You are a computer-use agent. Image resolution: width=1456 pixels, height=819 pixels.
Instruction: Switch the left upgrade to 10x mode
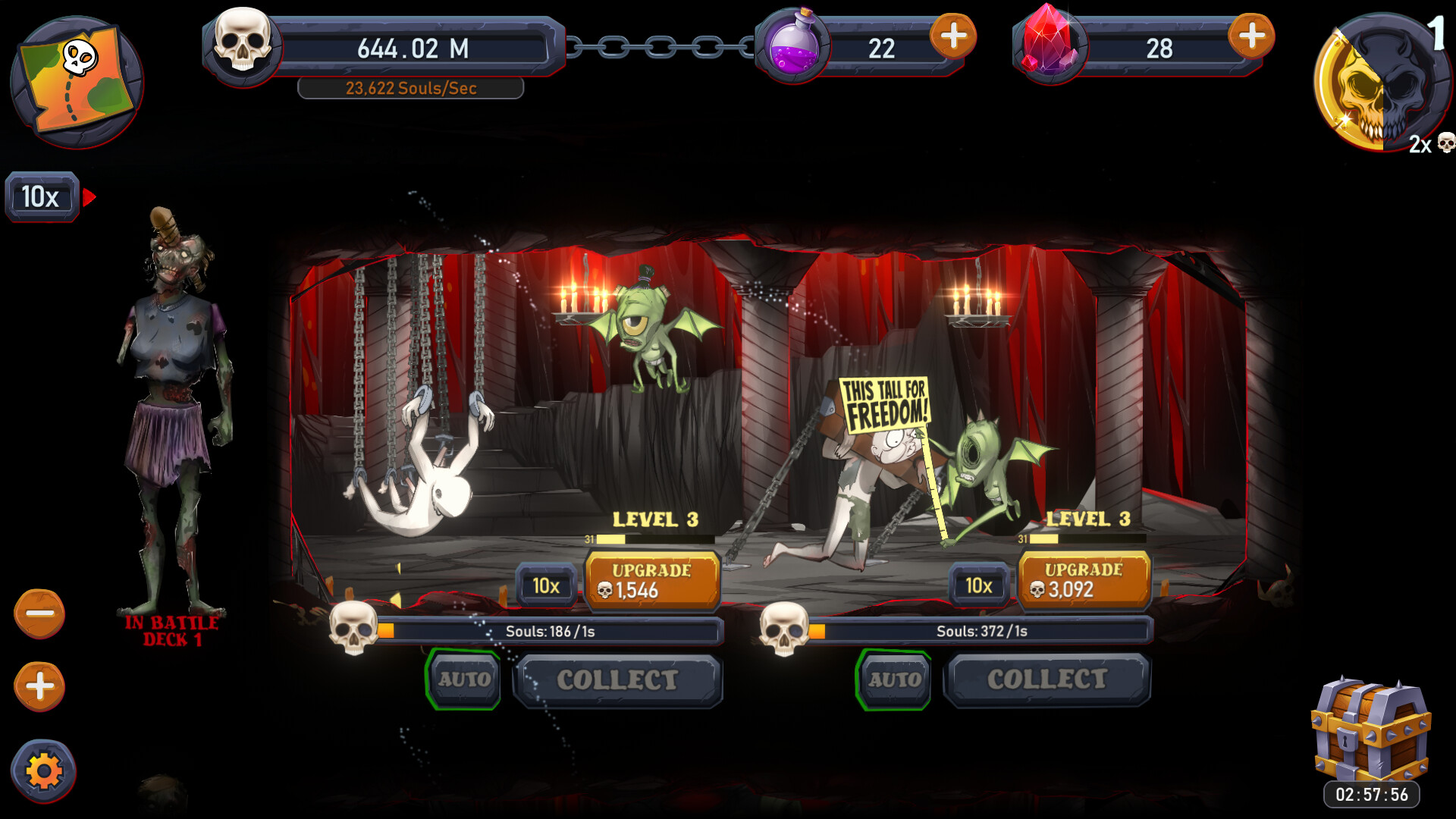[547, 585]
